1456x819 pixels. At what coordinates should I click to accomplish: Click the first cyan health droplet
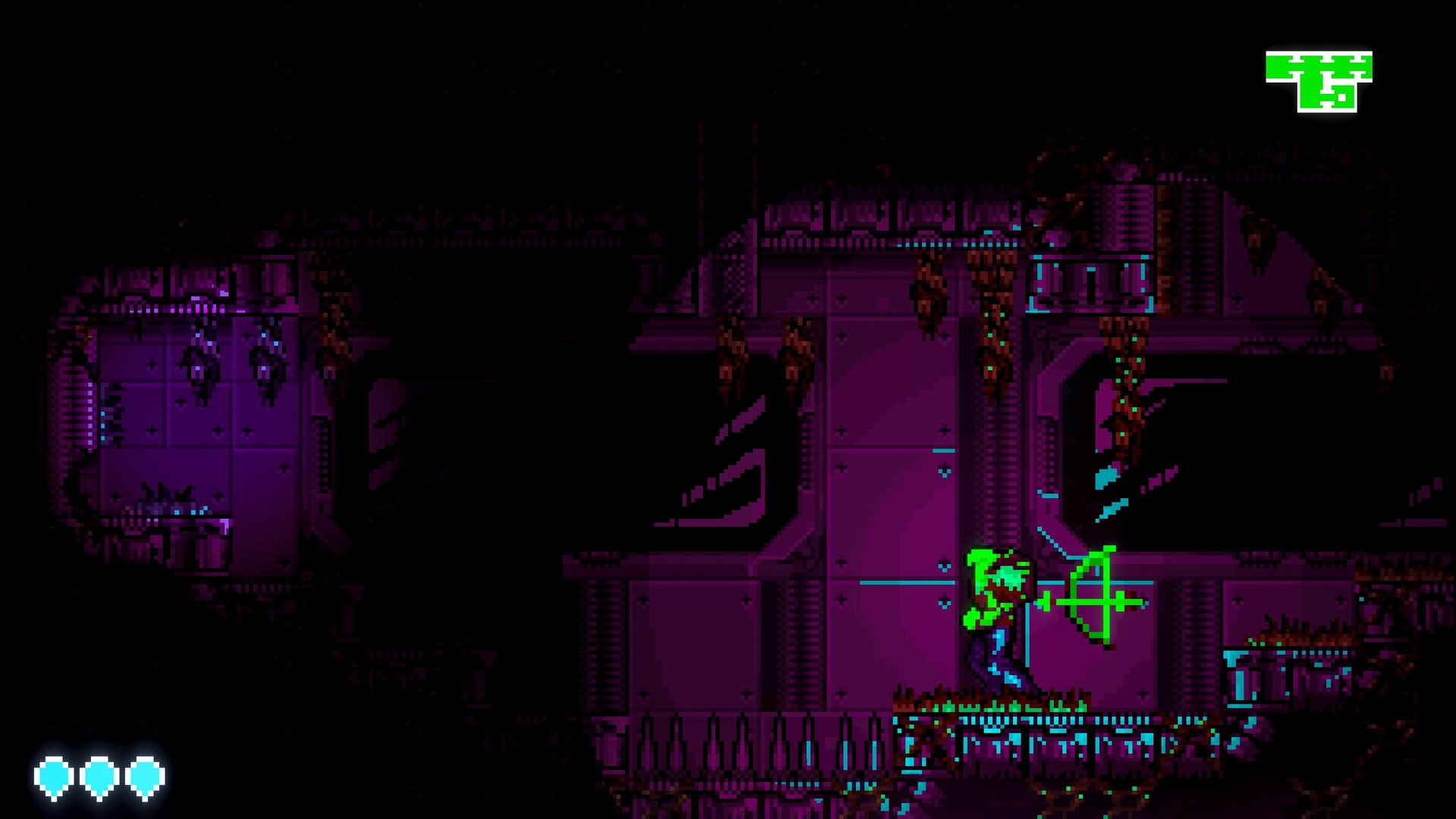[53, 776]
